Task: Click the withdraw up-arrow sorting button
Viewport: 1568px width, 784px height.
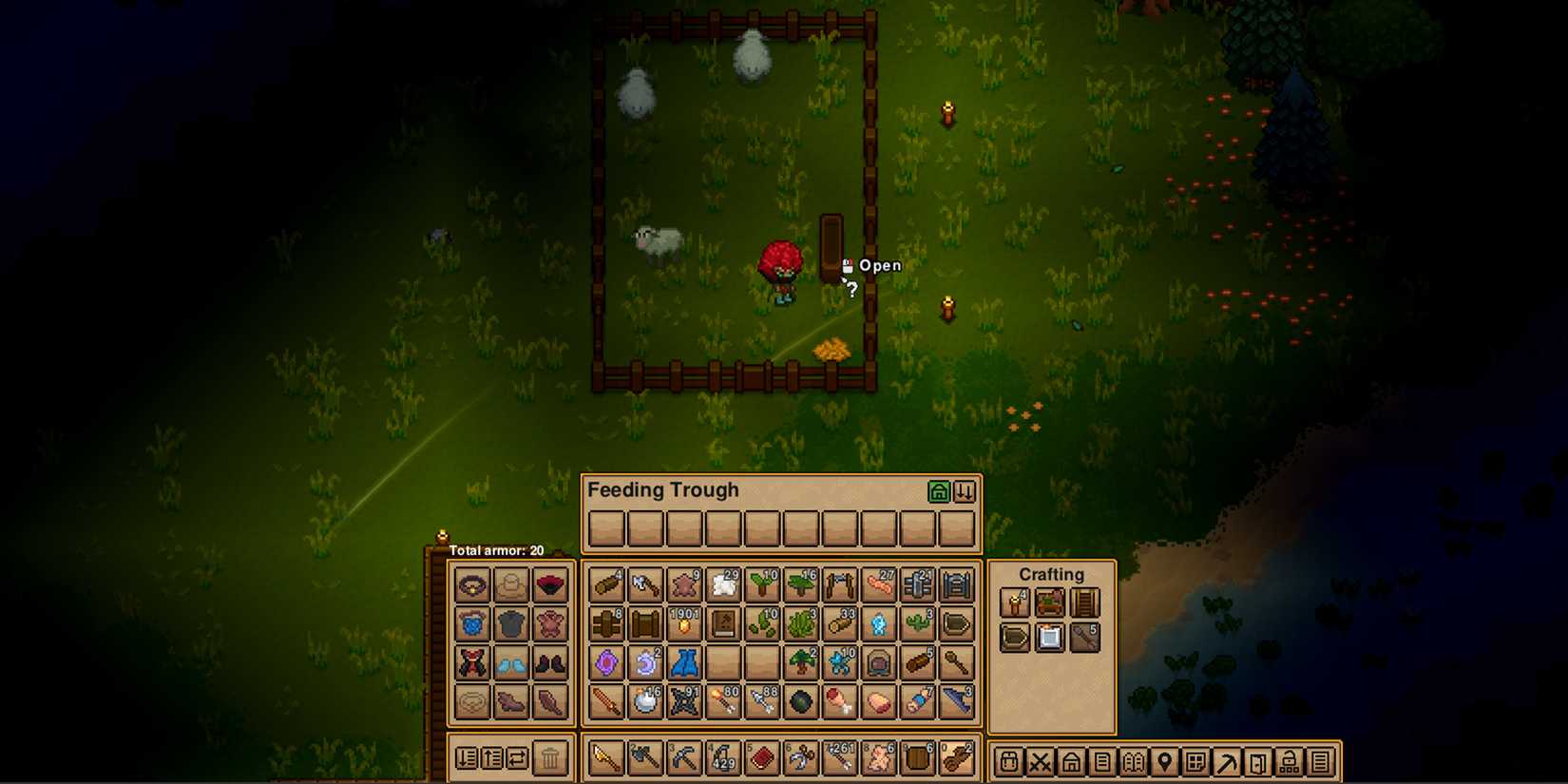Action: click(x=492, y=757)
